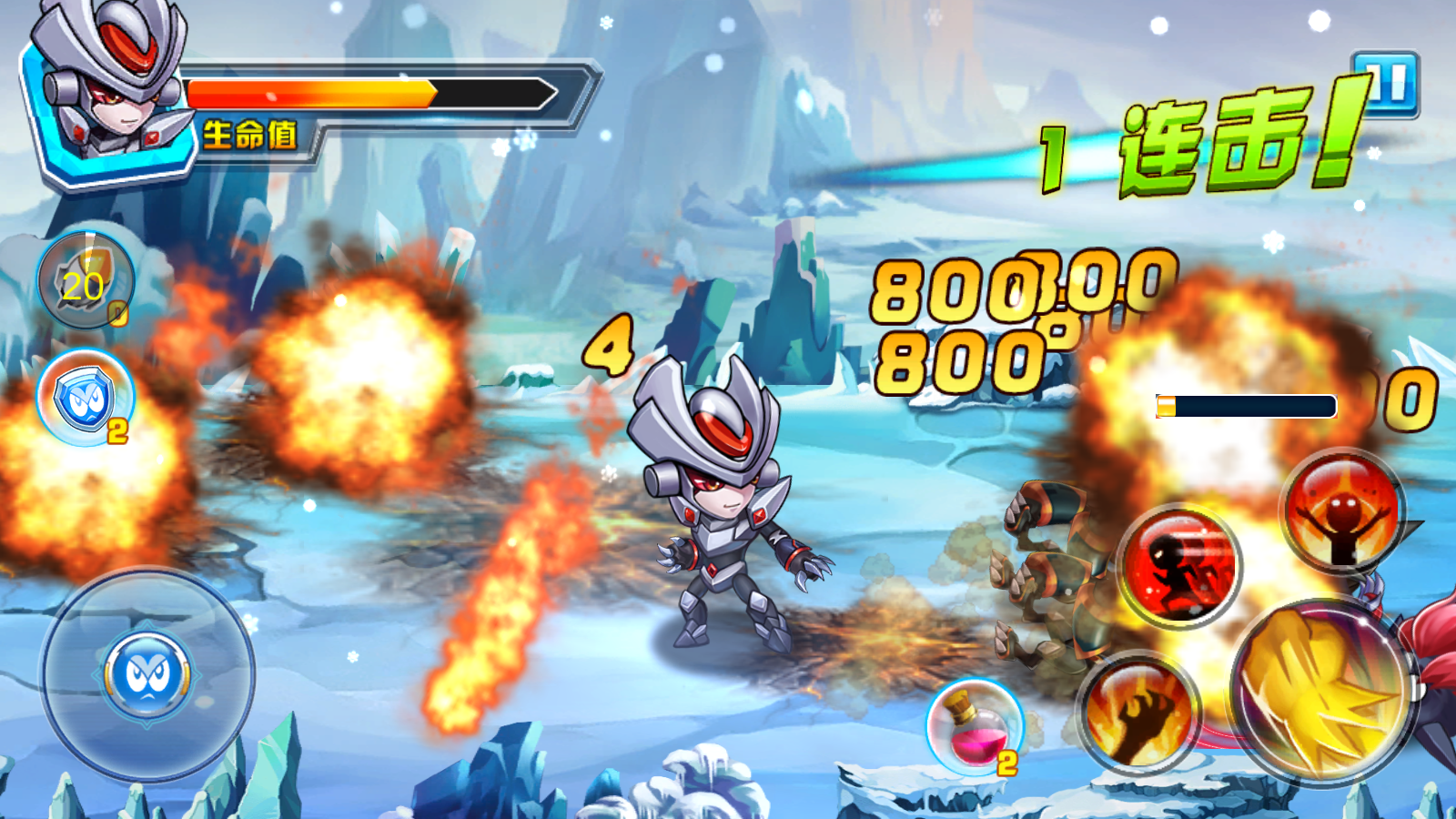This screenshot has width=1456, height=819.
Task: Activate the blue owl shield item
Action: [x=85, y=398]
